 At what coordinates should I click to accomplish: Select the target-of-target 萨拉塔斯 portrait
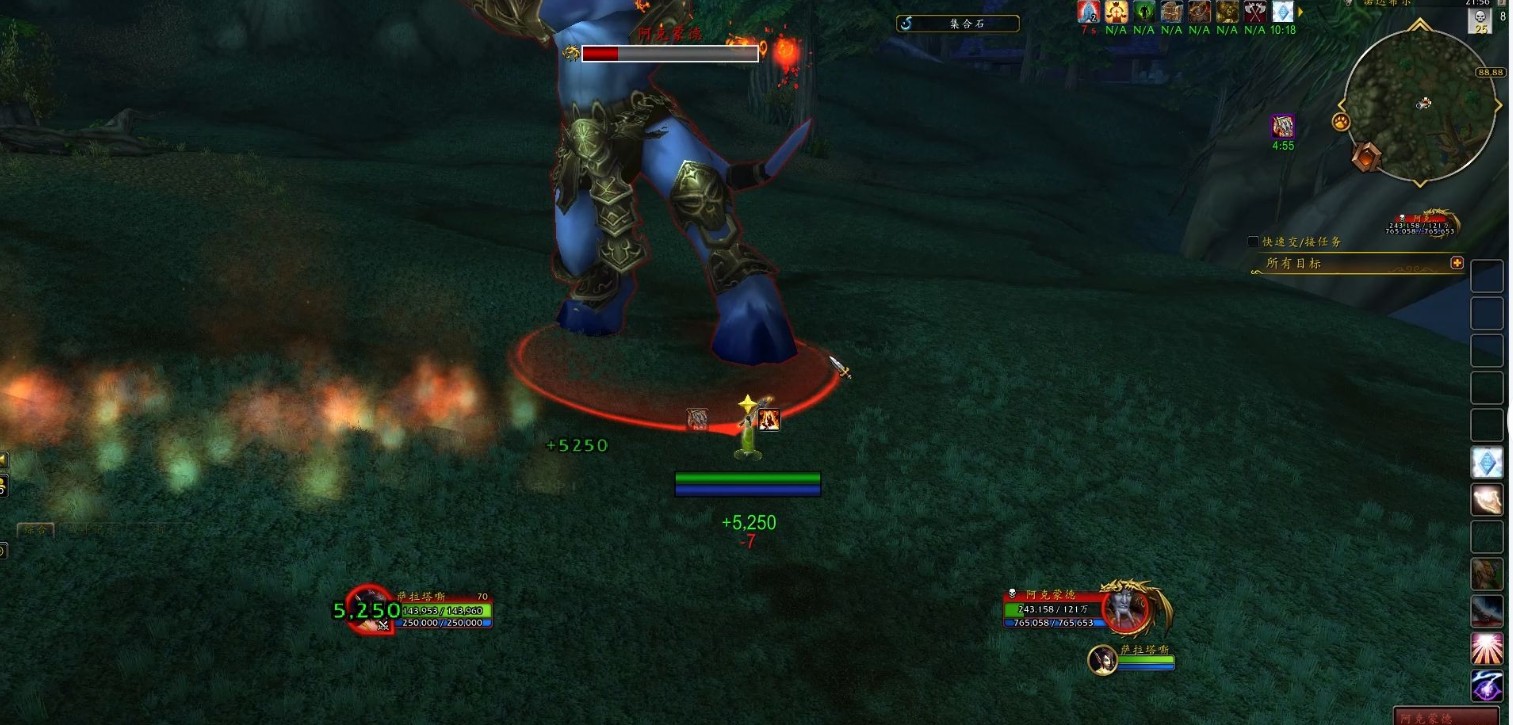(x=1103, y=659)
